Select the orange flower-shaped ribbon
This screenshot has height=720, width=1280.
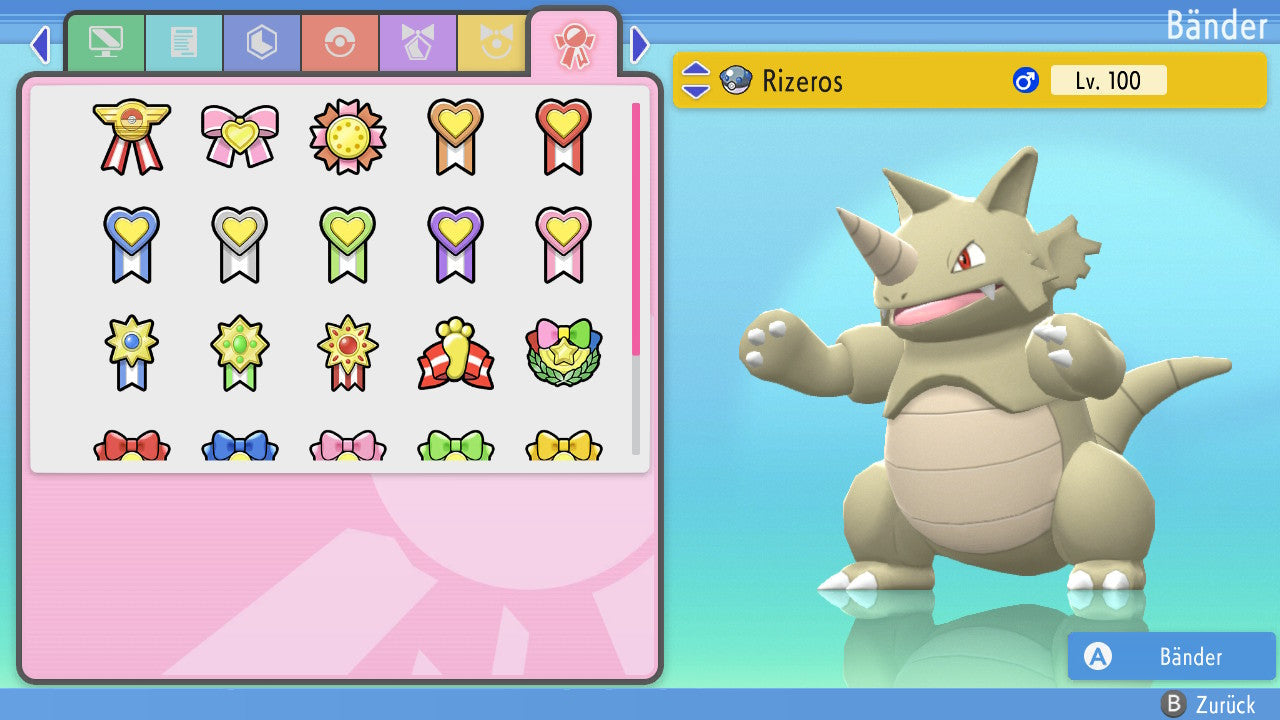[348, 136]
